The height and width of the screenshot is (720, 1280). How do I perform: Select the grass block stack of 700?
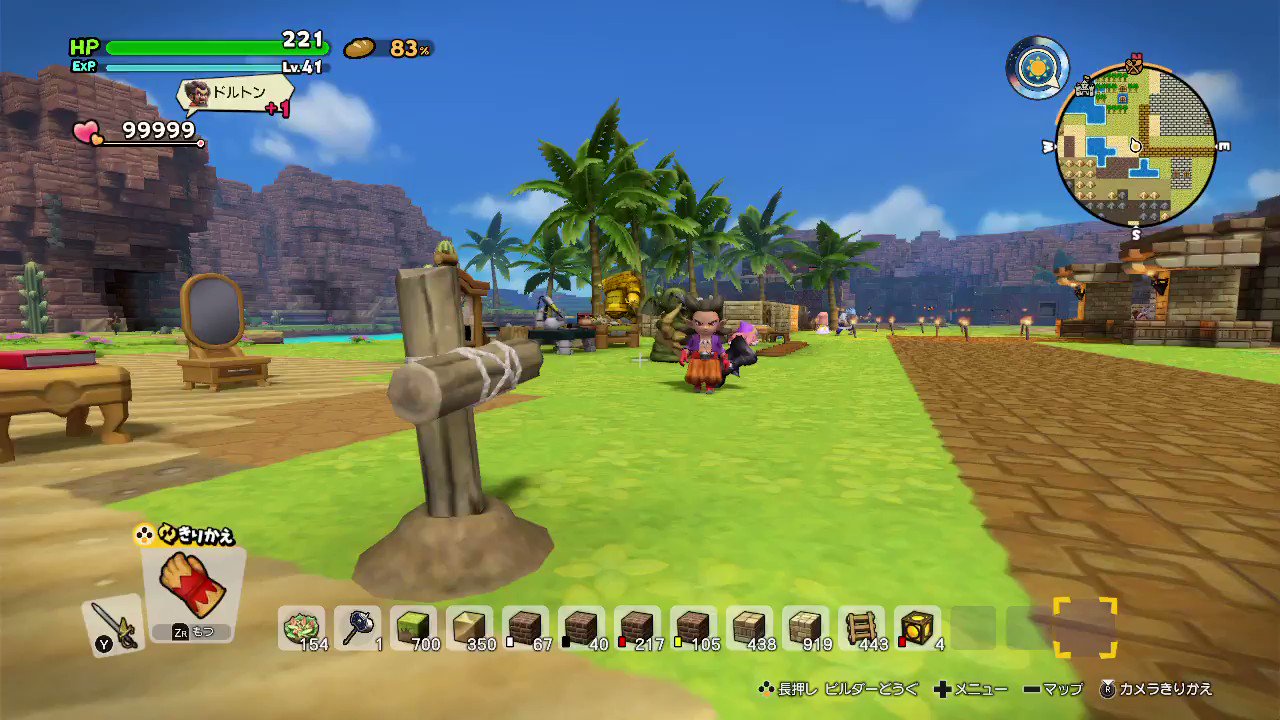[414, 625]
